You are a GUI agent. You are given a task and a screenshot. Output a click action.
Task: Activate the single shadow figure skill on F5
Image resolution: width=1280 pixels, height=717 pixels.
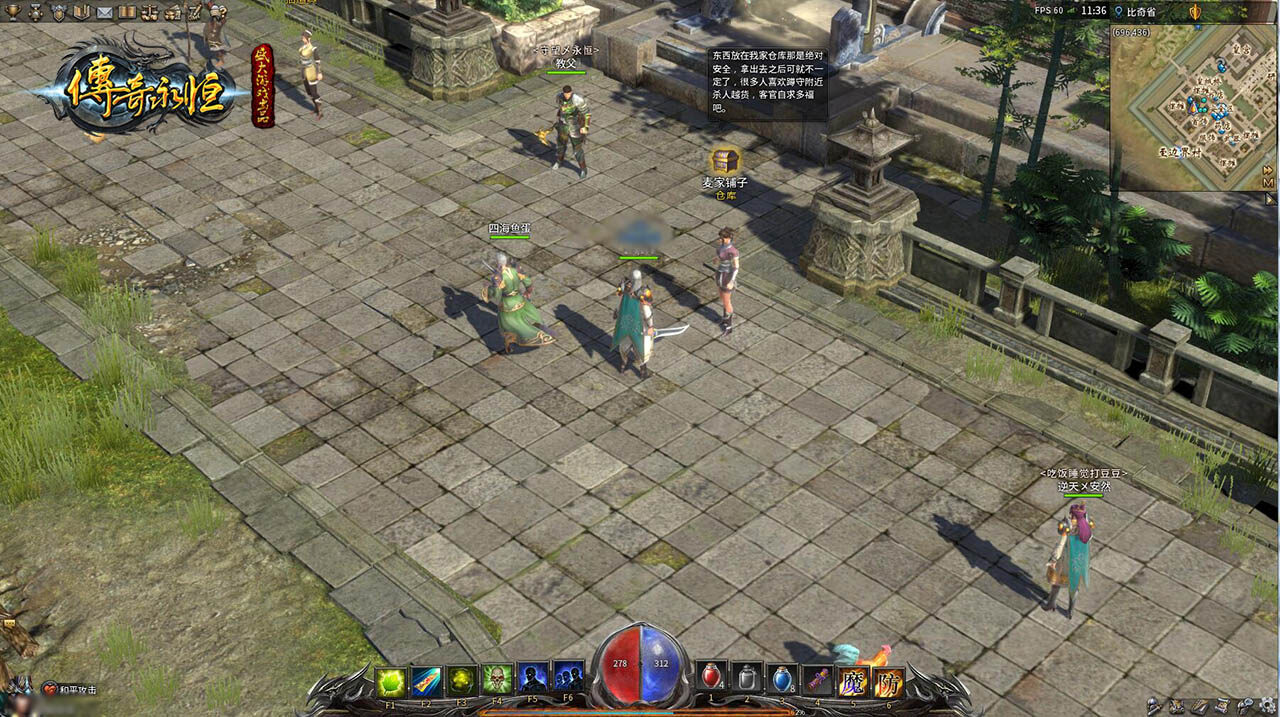coord(532,679)
